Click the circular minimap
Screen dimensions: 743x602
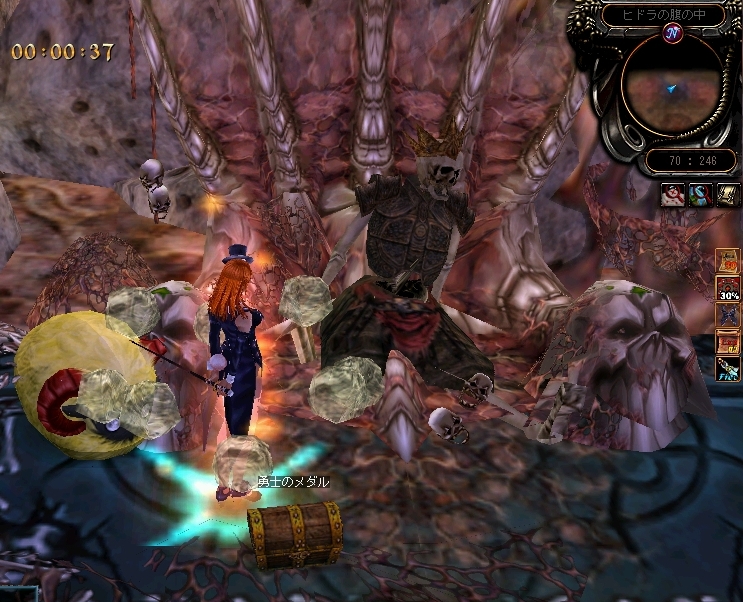[672, 88]
